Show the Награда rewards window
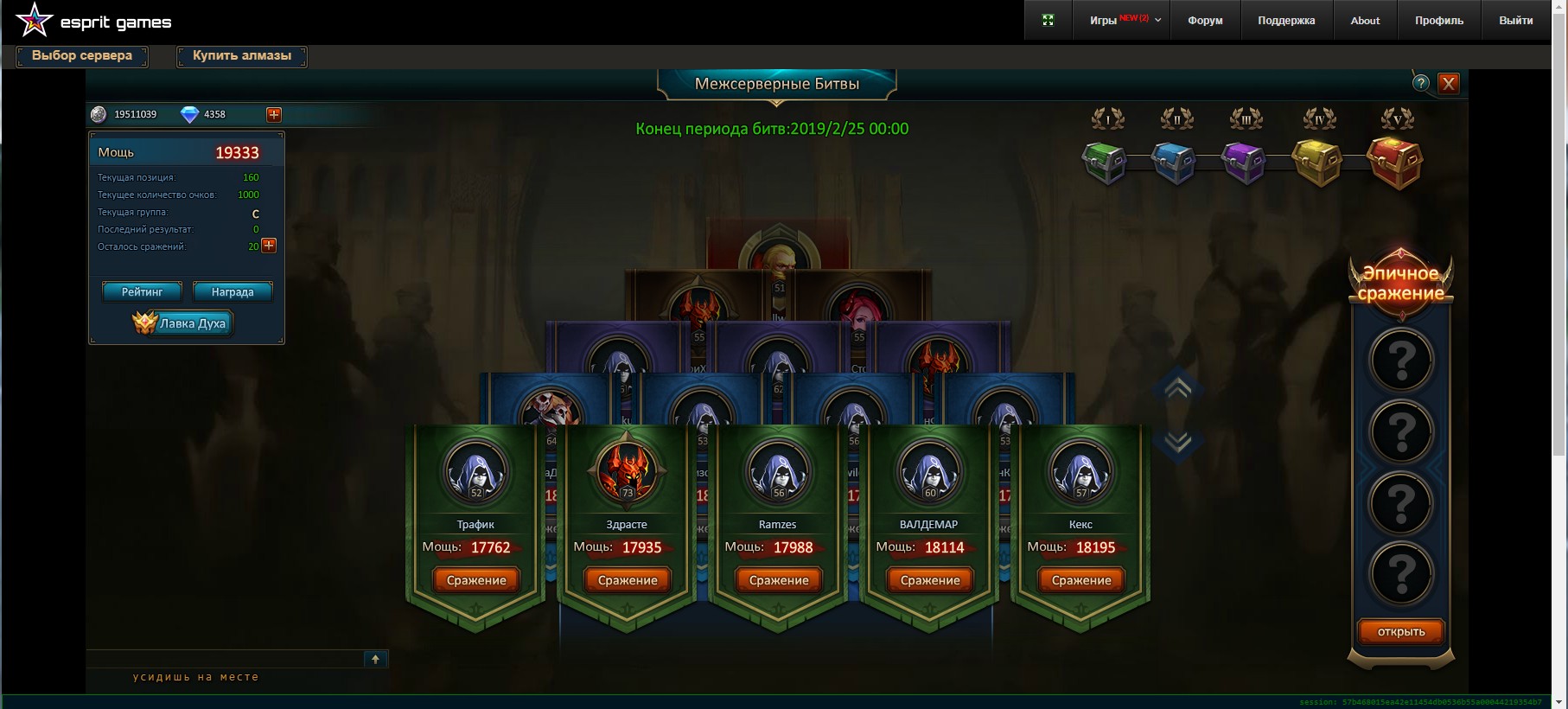 [233, 292]
